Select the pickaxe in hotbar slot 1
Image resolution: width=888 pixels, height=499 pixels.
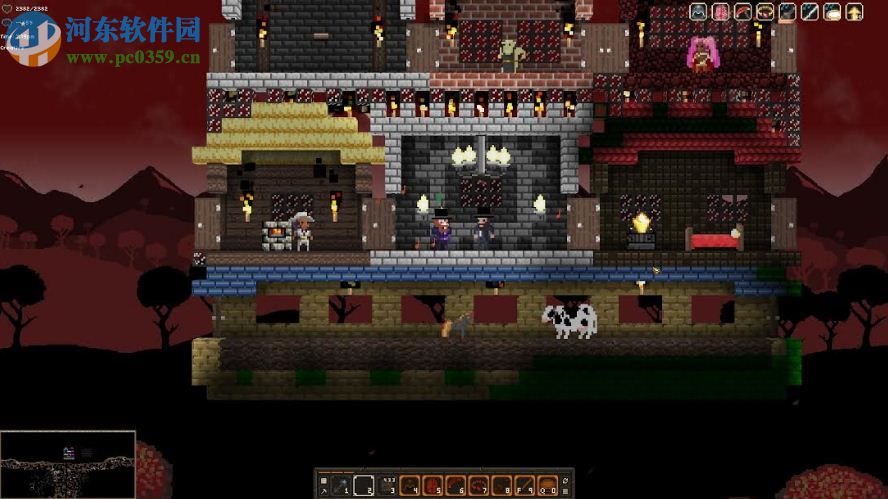coord(340,485)
